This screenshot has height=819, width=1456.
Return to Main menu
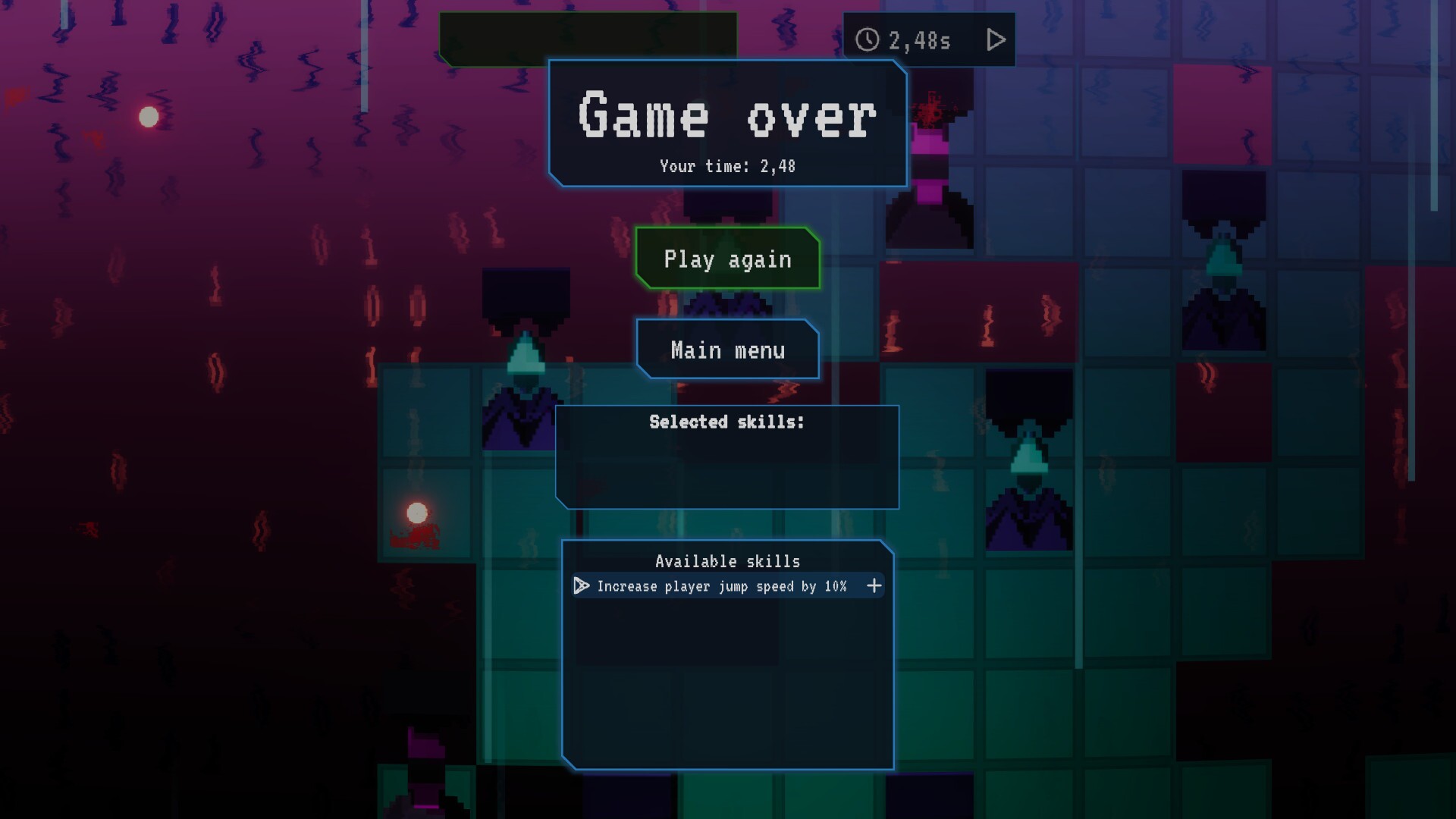[x=727, y=350]
